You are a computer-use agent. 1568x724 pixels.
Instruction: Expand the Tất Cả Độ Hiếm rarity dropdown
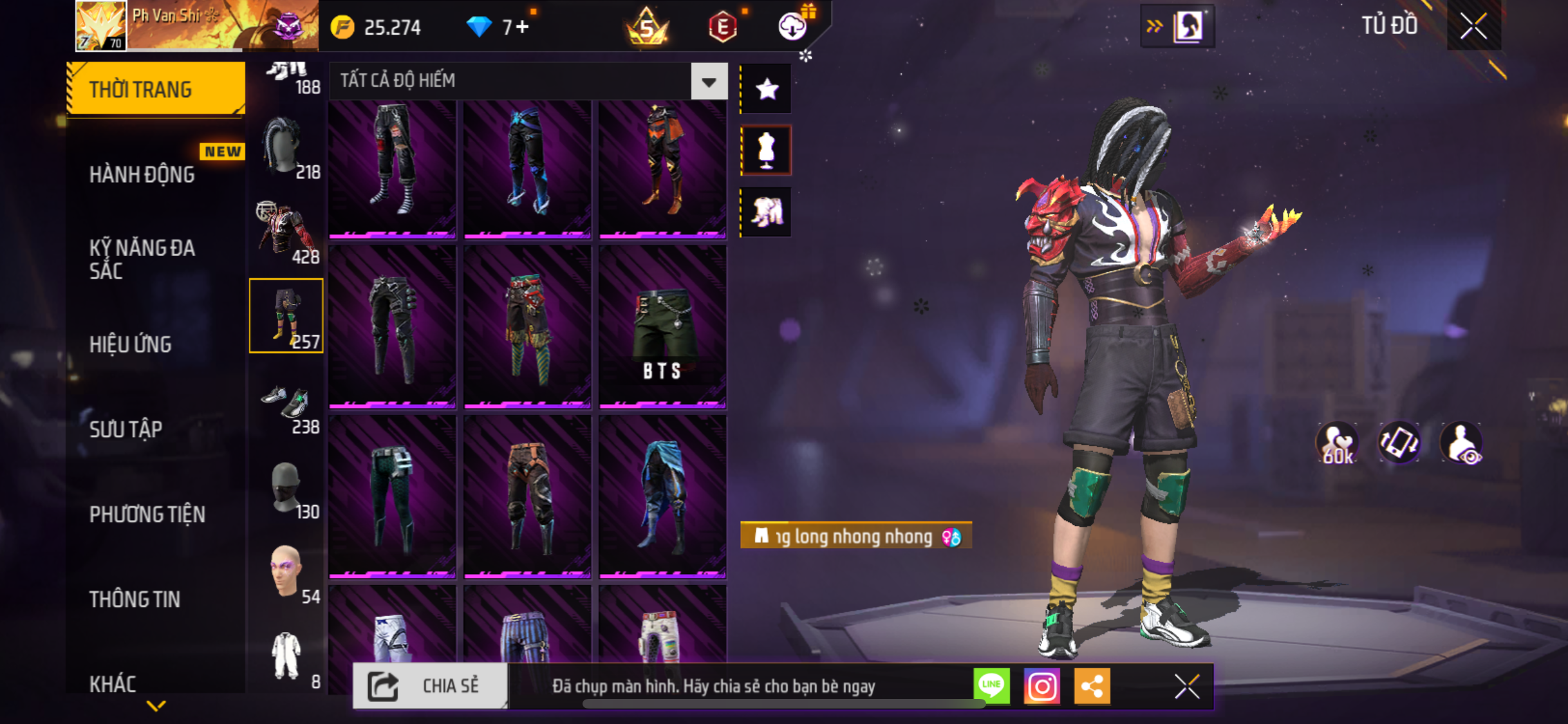point(709,82)
